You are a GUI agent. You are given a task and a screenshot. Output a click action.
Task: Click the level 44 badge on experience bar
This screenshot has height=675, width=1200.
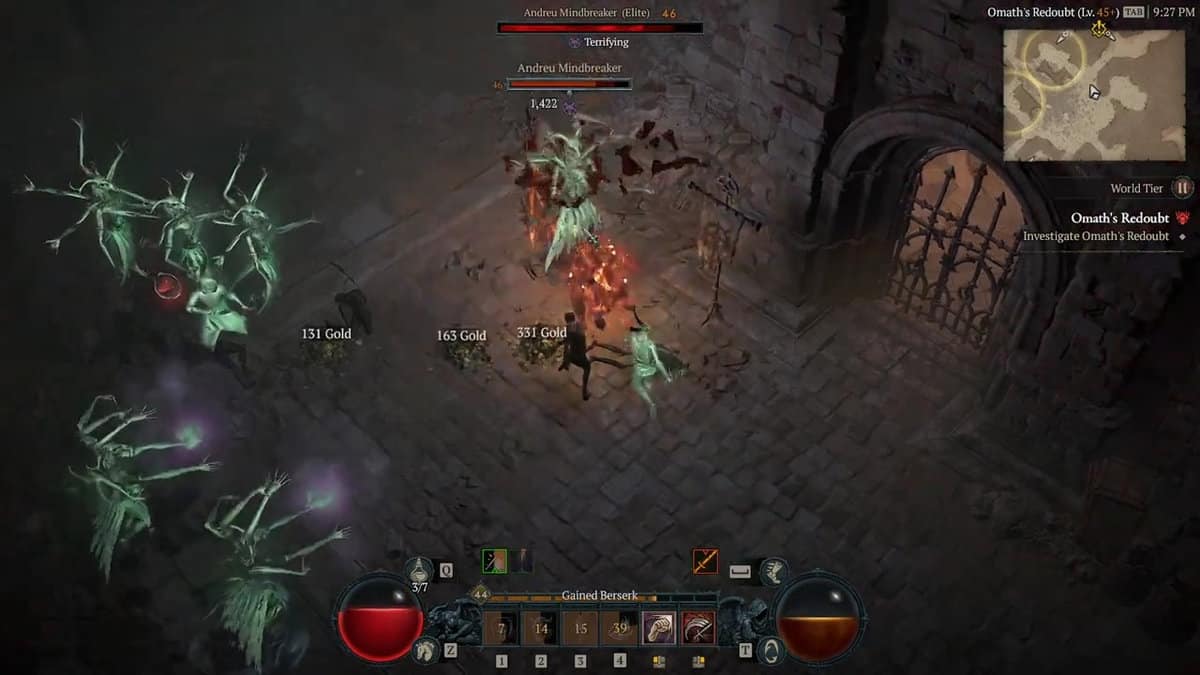click(480, 595)
